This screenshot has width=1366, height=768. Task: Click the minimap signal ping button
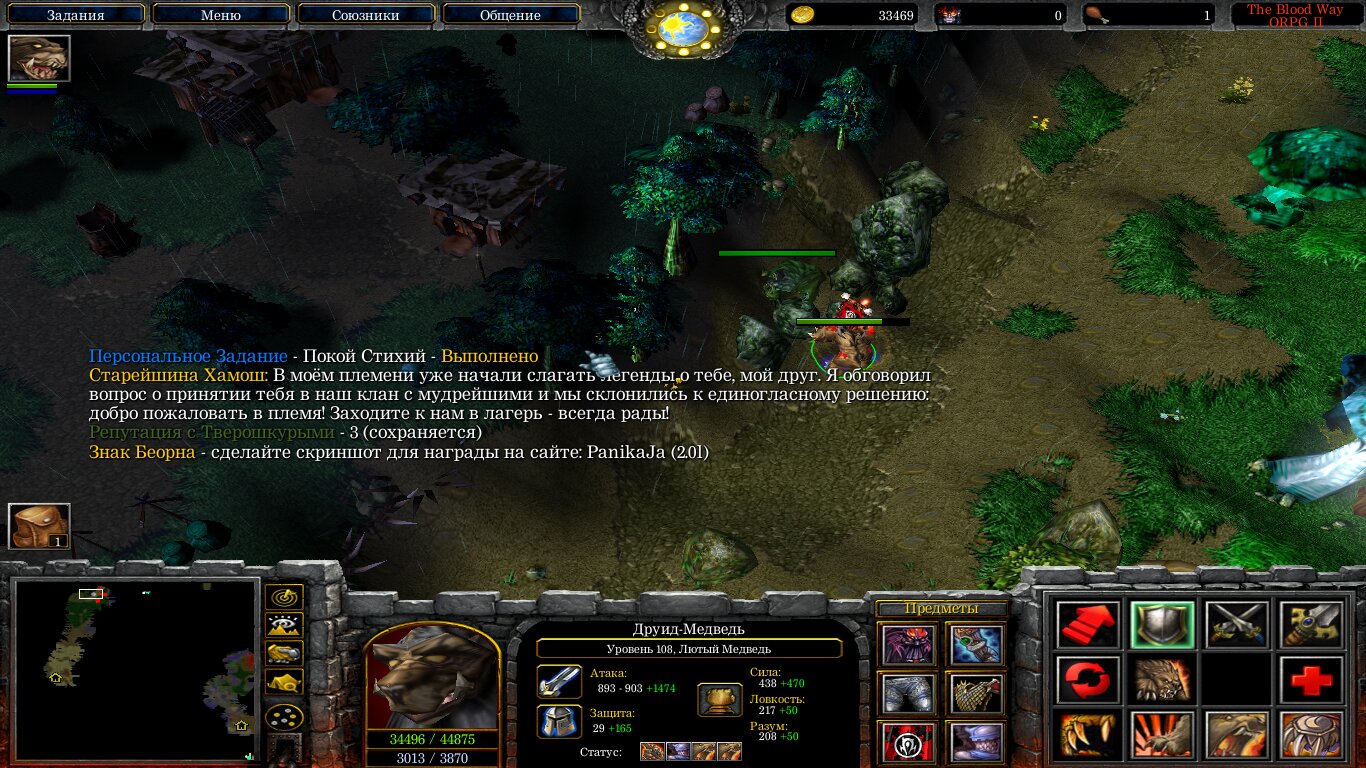click(285, 597)
